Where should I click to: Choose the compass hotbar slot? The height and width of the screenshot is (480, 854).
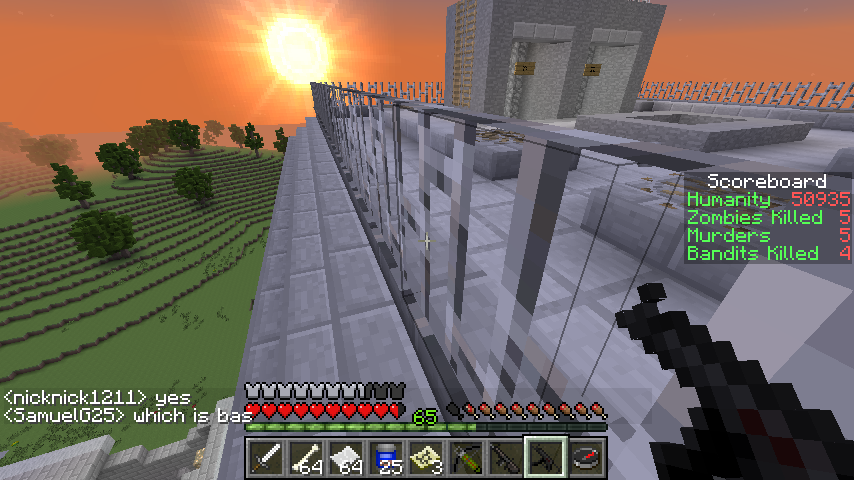coord(586,458)
